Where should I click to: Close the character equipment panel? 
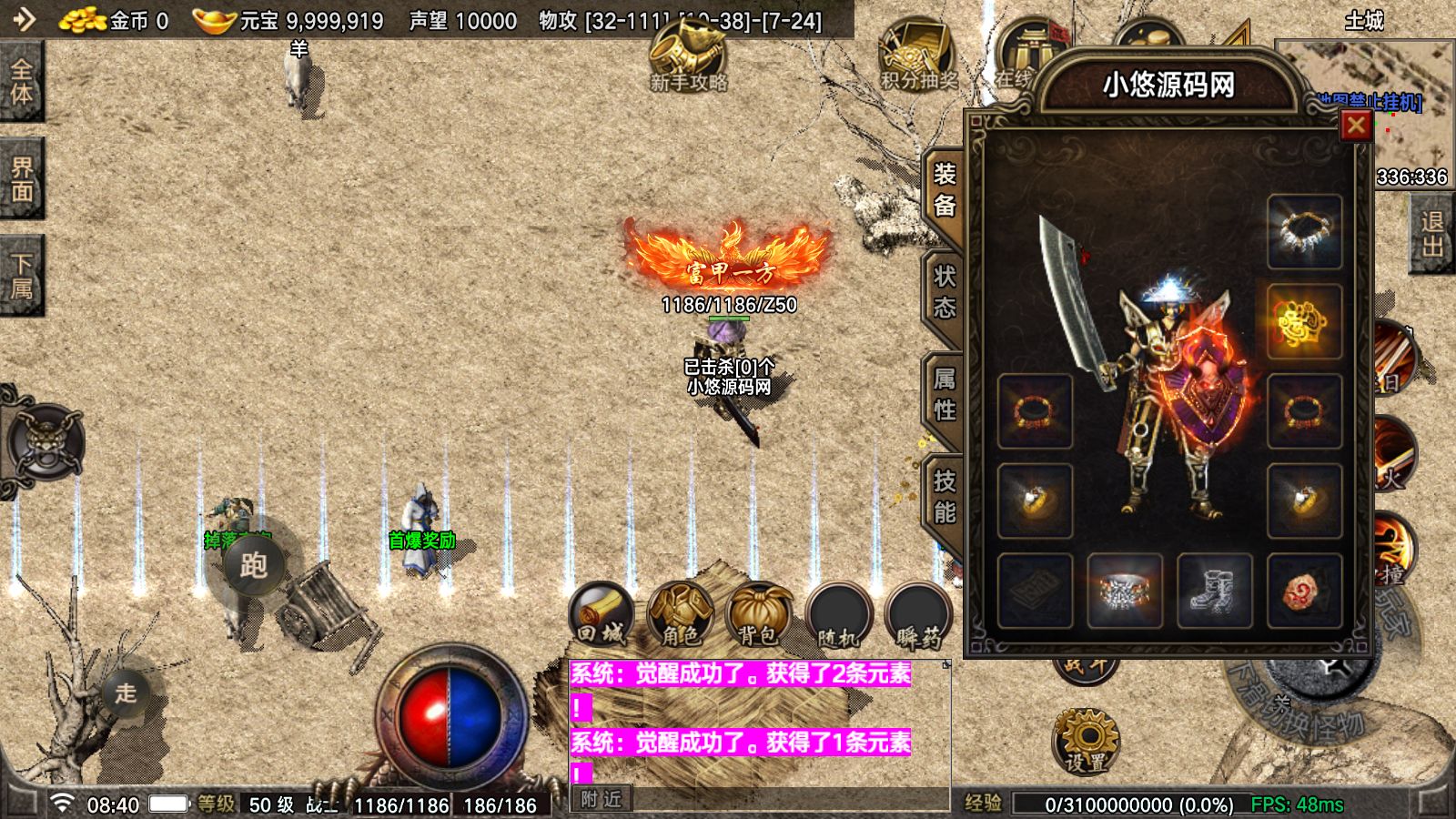[1355, 126]
